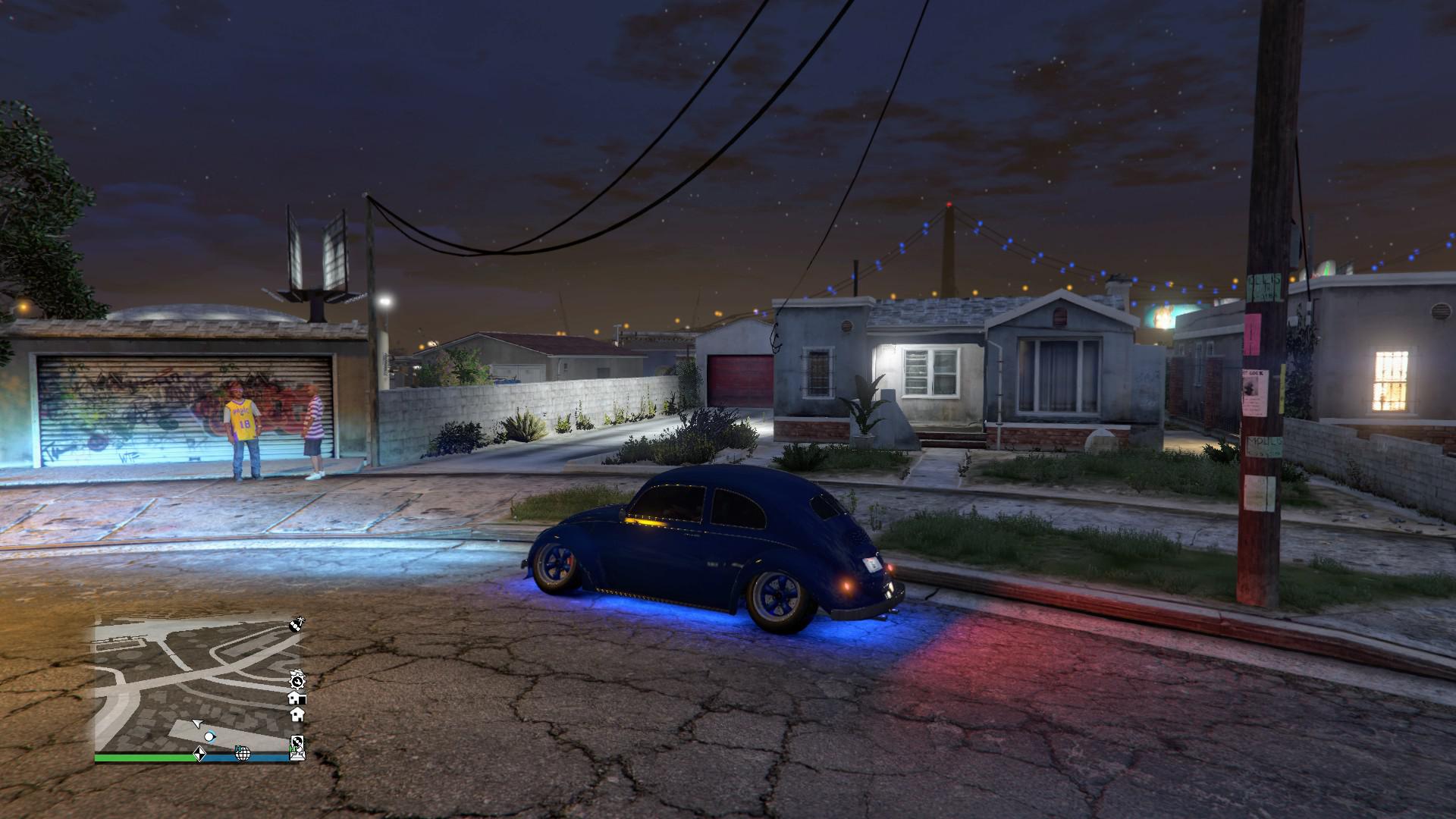Image resolution: width=1456 pixels, height=819 pixels.
Task: Select the green H hospital blip
Action: pyautogui.click(x=239, y=749)
